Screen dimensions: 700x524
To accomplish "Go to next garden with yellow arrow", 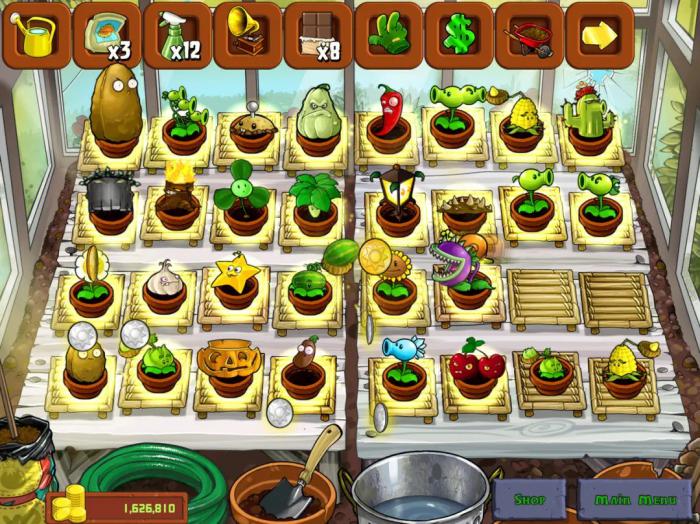I will coord(600,37).
